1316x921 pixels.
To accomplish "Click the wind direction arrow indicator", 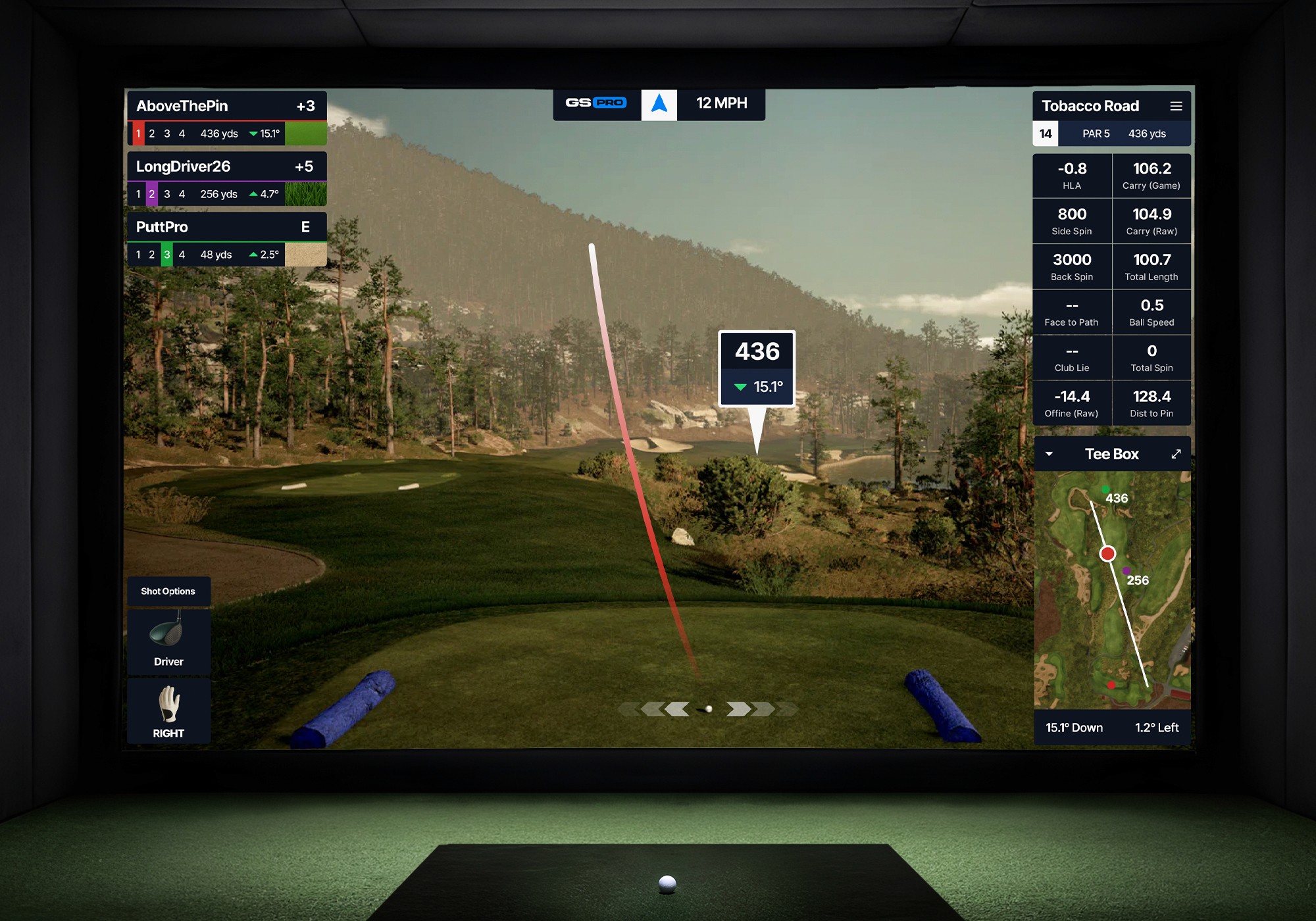I will (x=659, y=104).
